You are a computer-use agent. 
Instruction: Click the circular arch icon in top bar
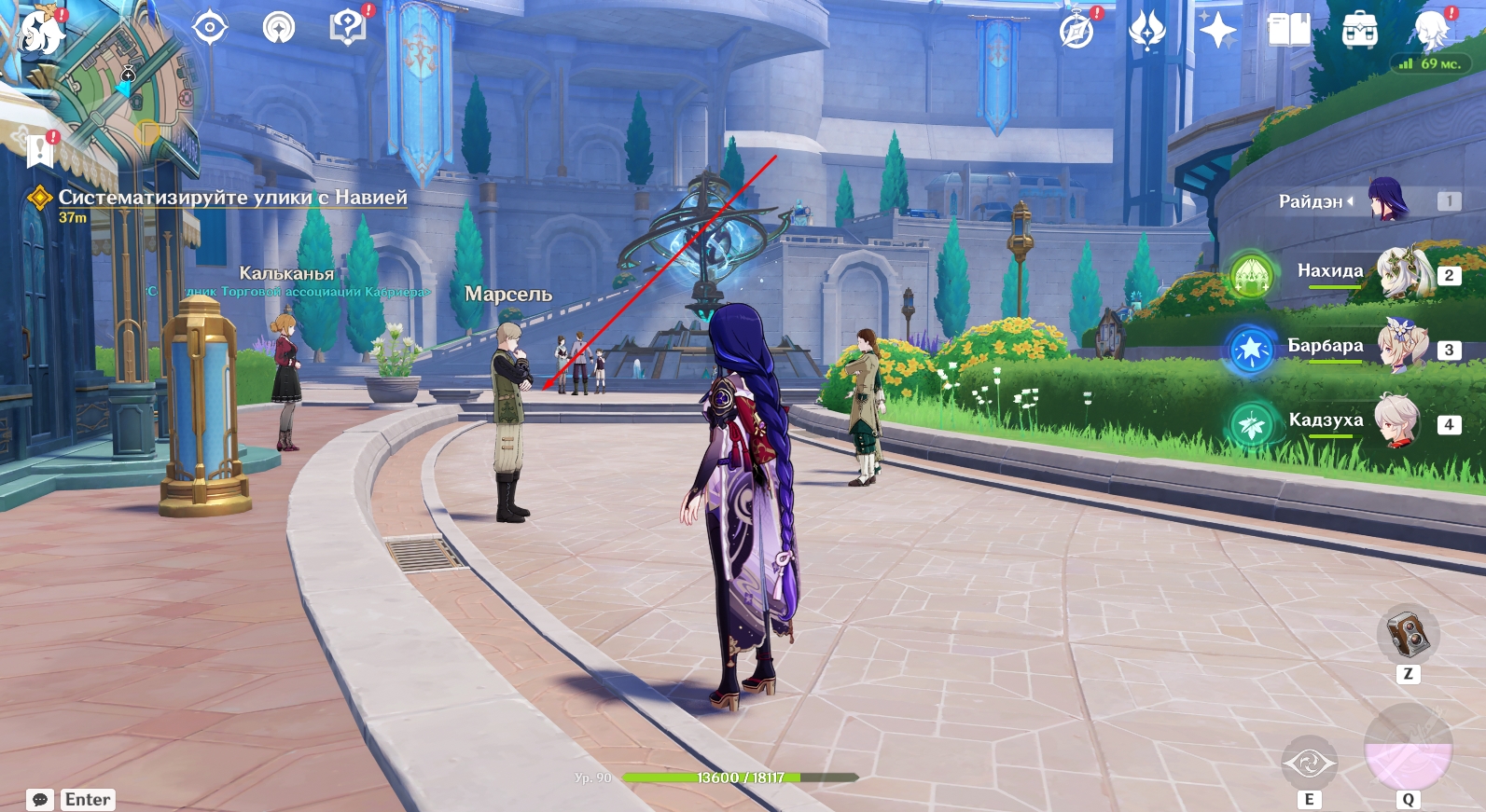(x=279, y=28)
